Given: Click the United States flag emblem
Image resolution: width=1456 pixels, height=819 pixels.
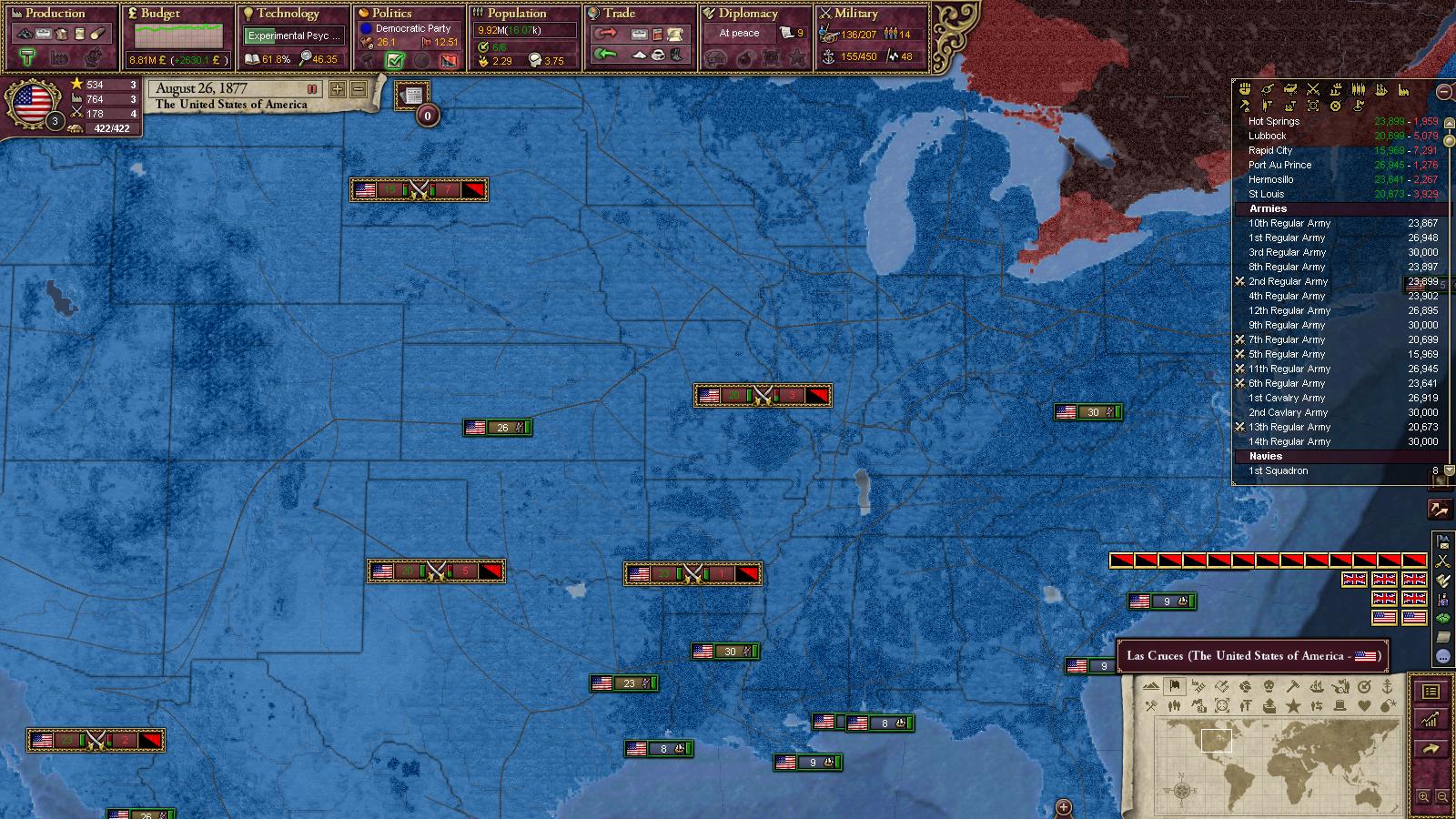Looking at the screenshot, I should [33, 102].
